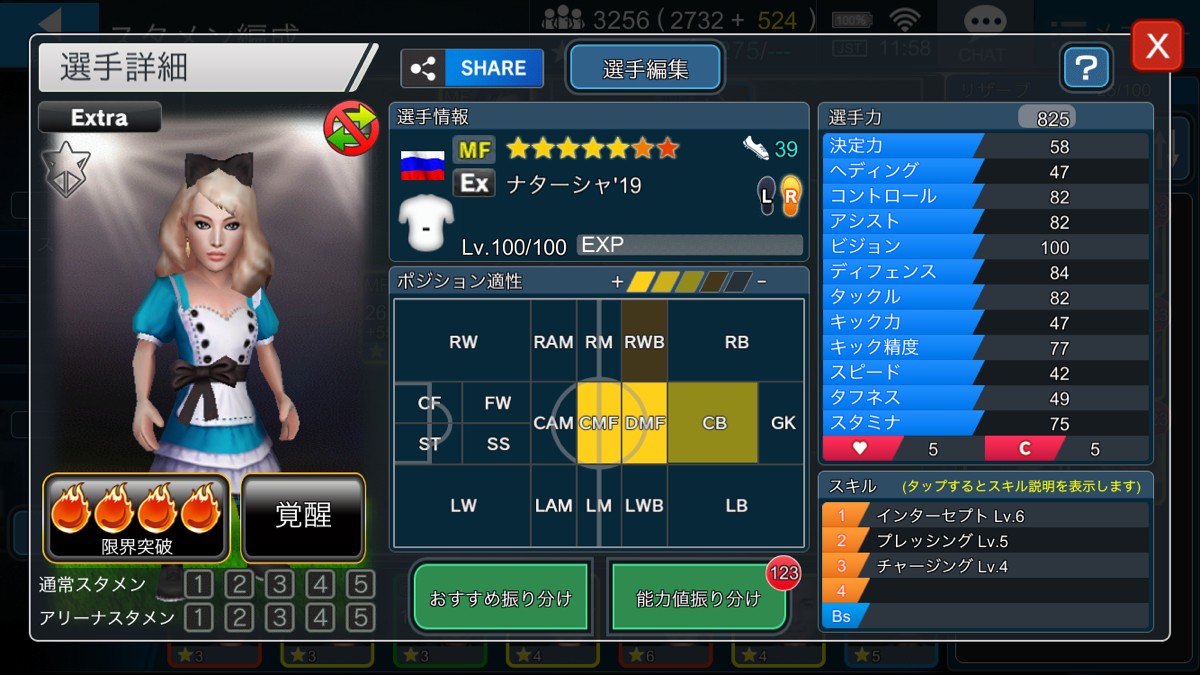The height and width of the screenshot is (675, 1200).
Task: Select the Extra rarity label
Action: (100, 118)
